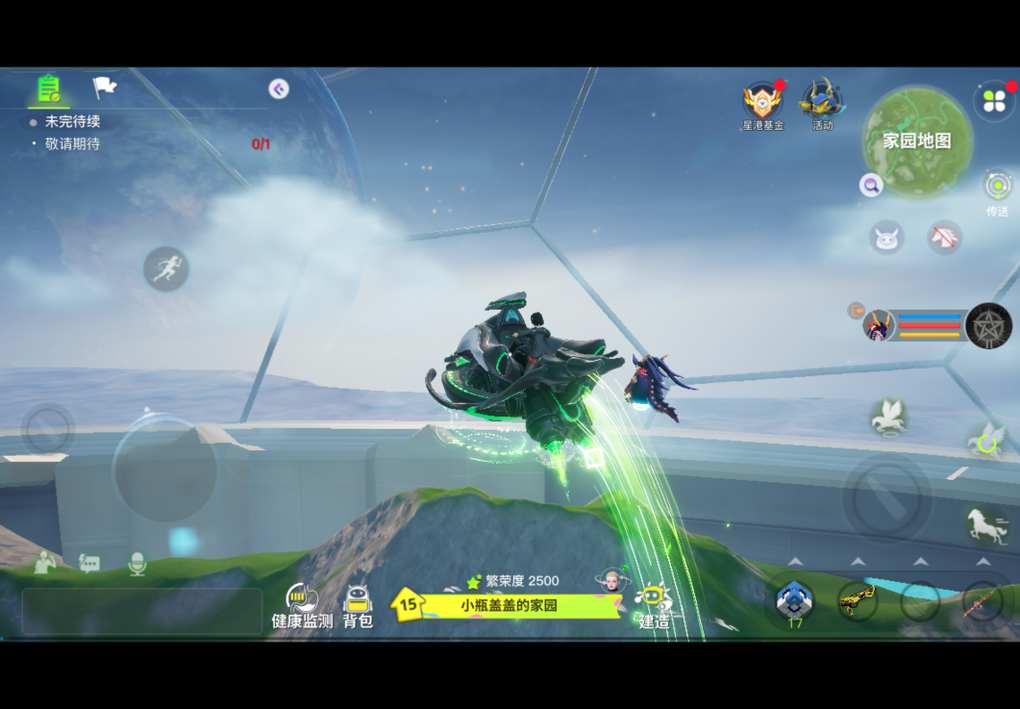Collapse the quest tracker with the arrow
This screenshot has width=1020, height=709.
click(x=279, y=89)
